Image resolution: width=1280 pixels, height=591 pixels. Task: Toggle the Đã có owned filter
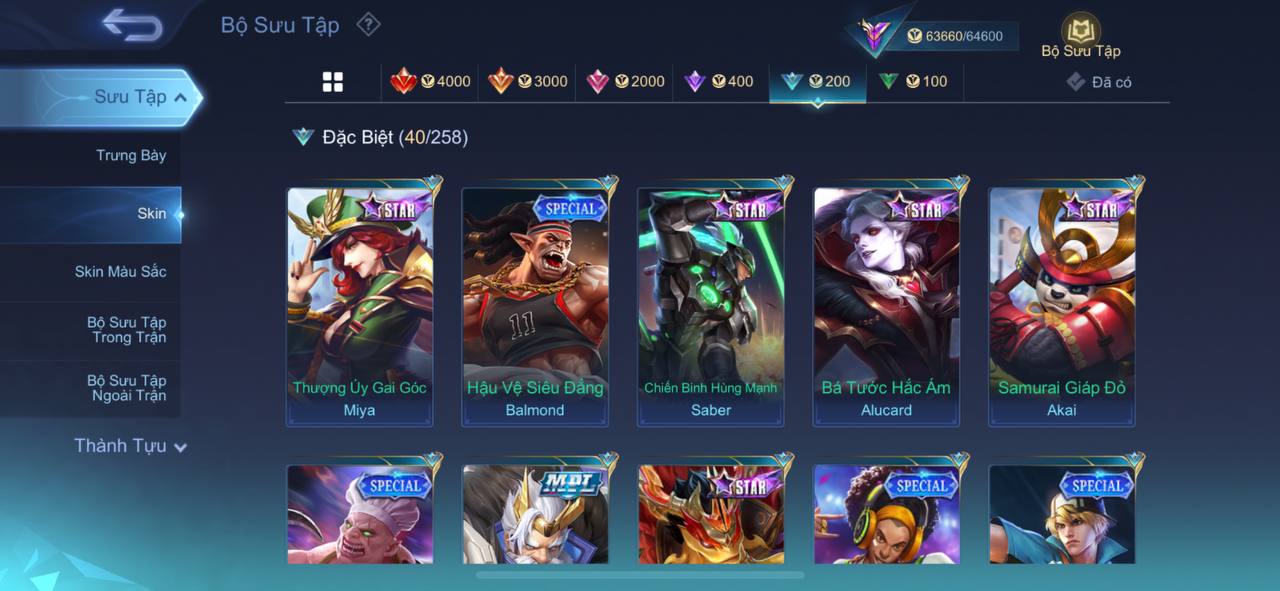tap(1099, 82)
